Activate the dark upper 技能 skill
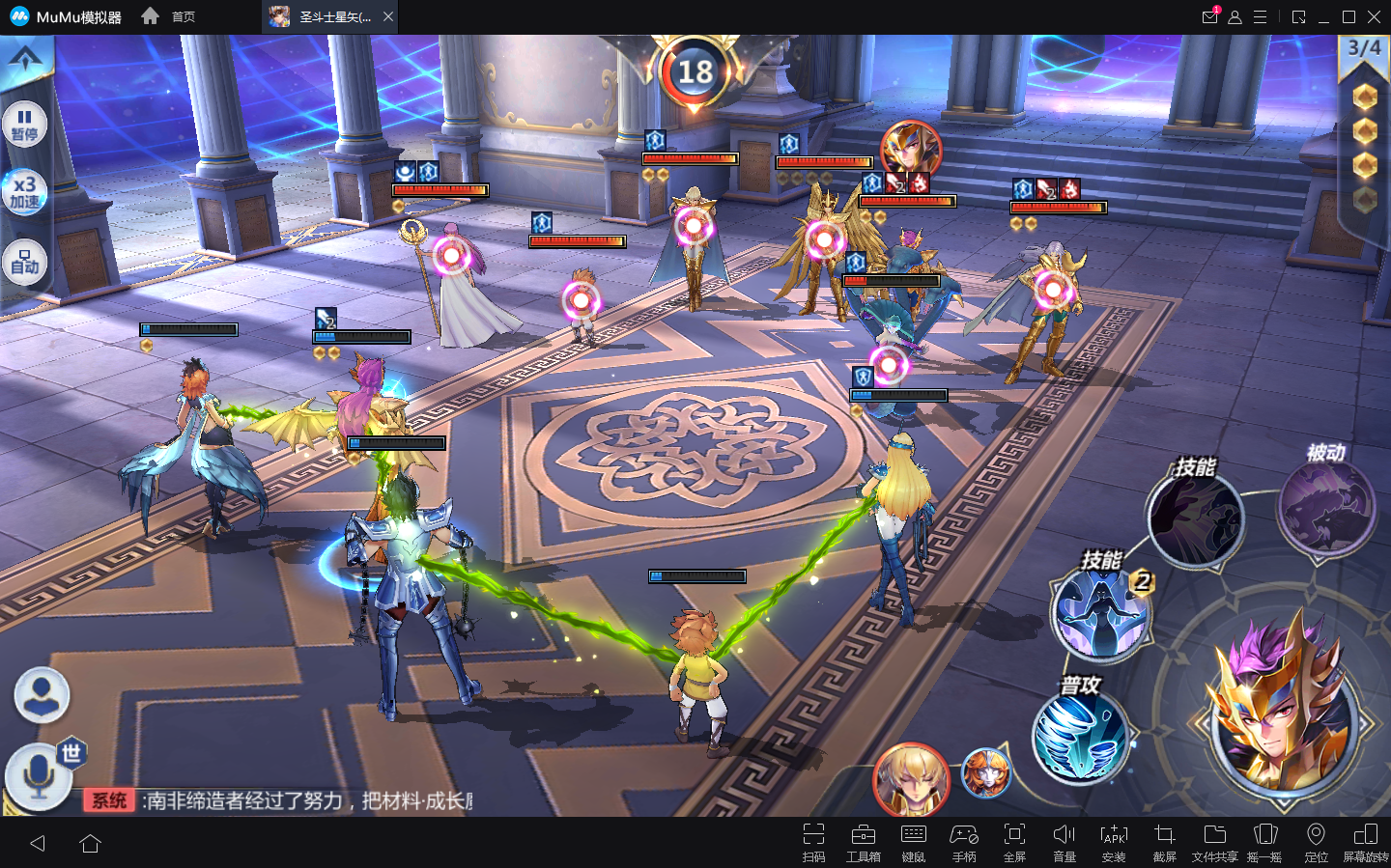 [1195, 518]
